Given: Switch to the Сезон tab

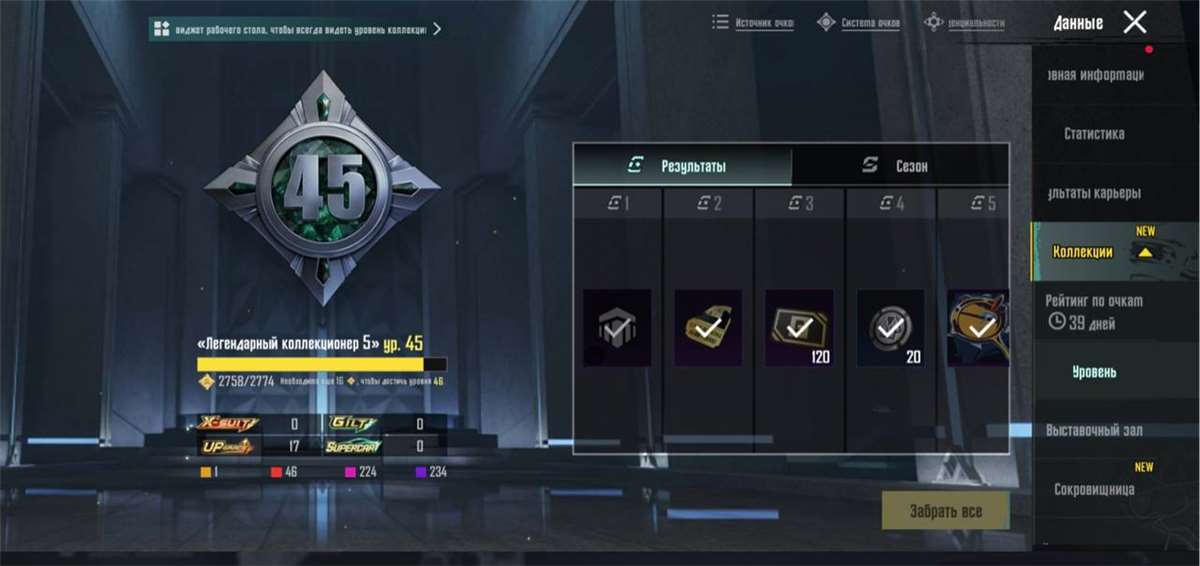Looking at the screenshot, I should [x=899, y=166].
